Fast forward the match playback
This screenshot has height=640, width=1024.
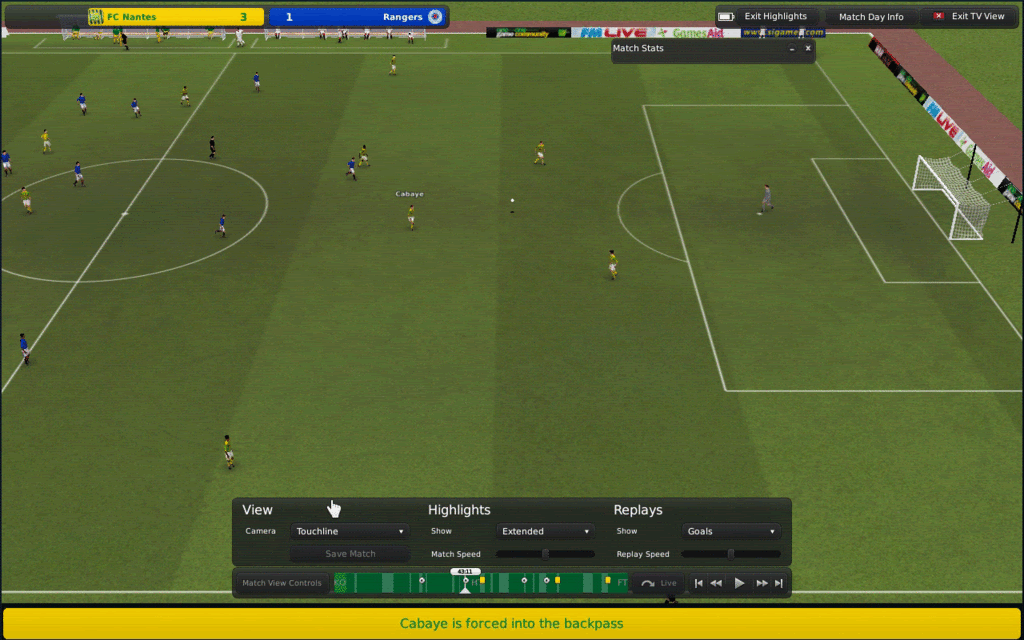click(x=762, y=583)
